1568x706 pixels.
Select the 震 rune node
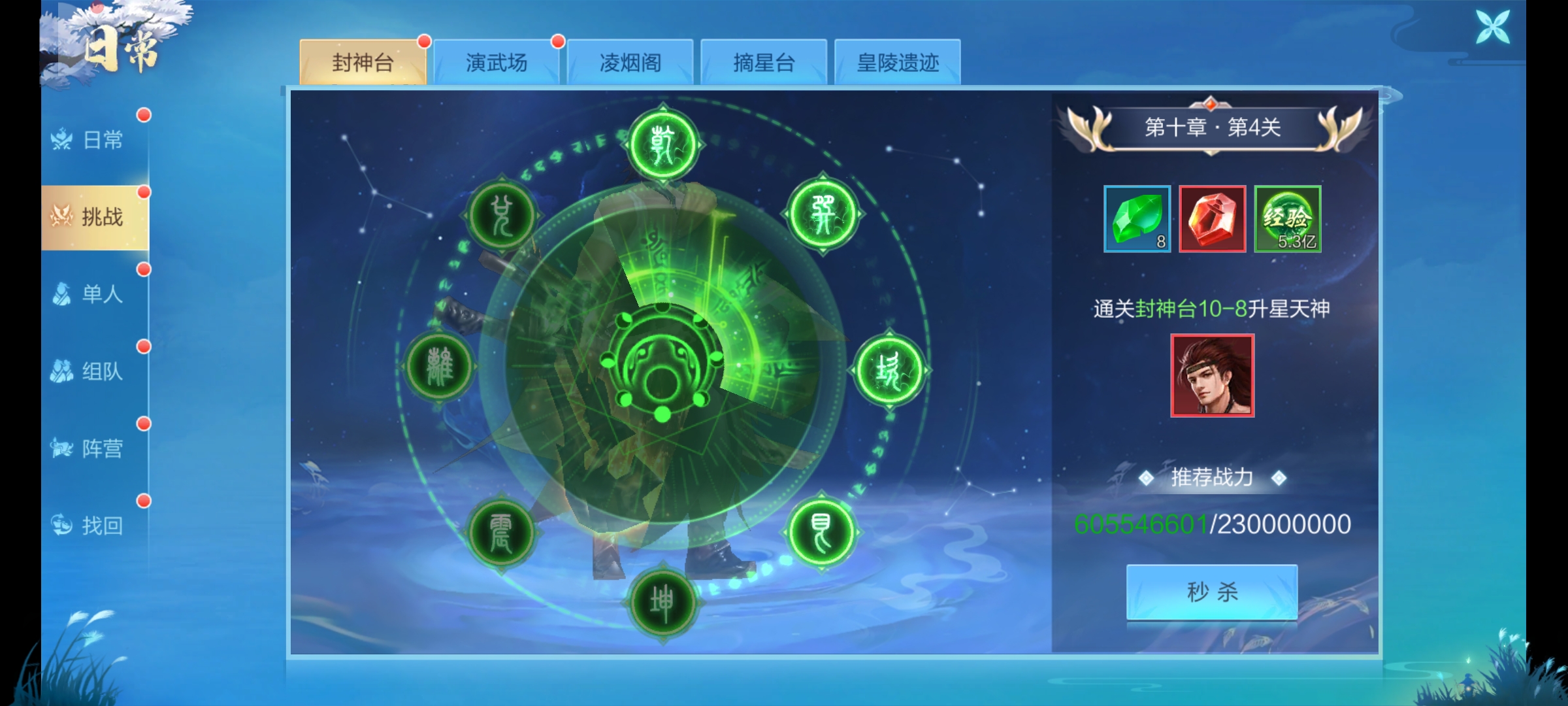[501, 533]
